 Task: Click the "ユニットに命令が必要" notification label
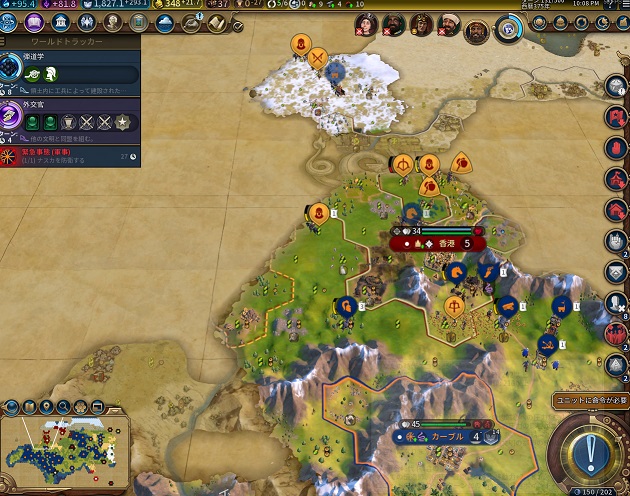[590, 400]
